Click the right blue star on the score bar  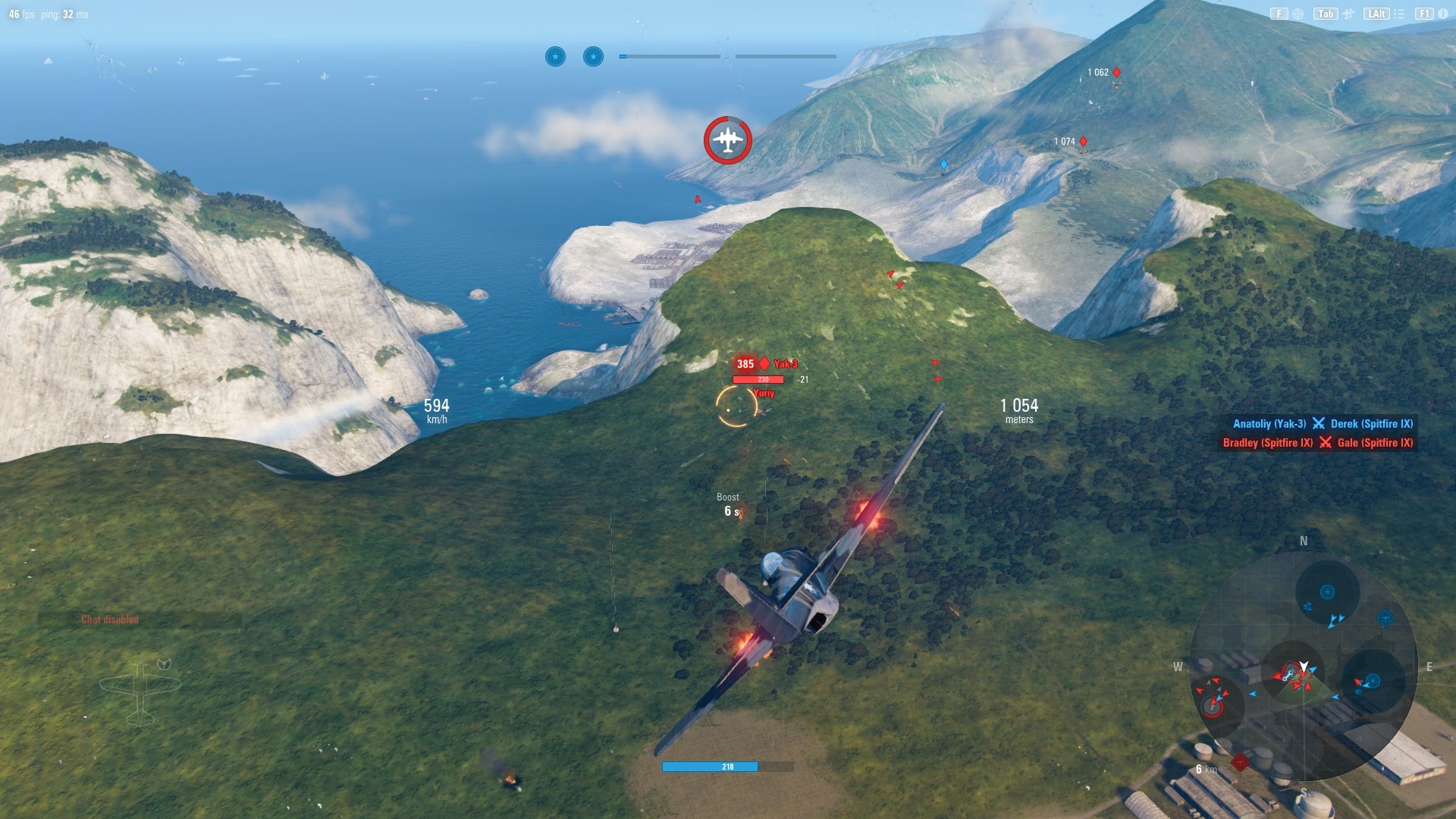[x=592, y=57]
